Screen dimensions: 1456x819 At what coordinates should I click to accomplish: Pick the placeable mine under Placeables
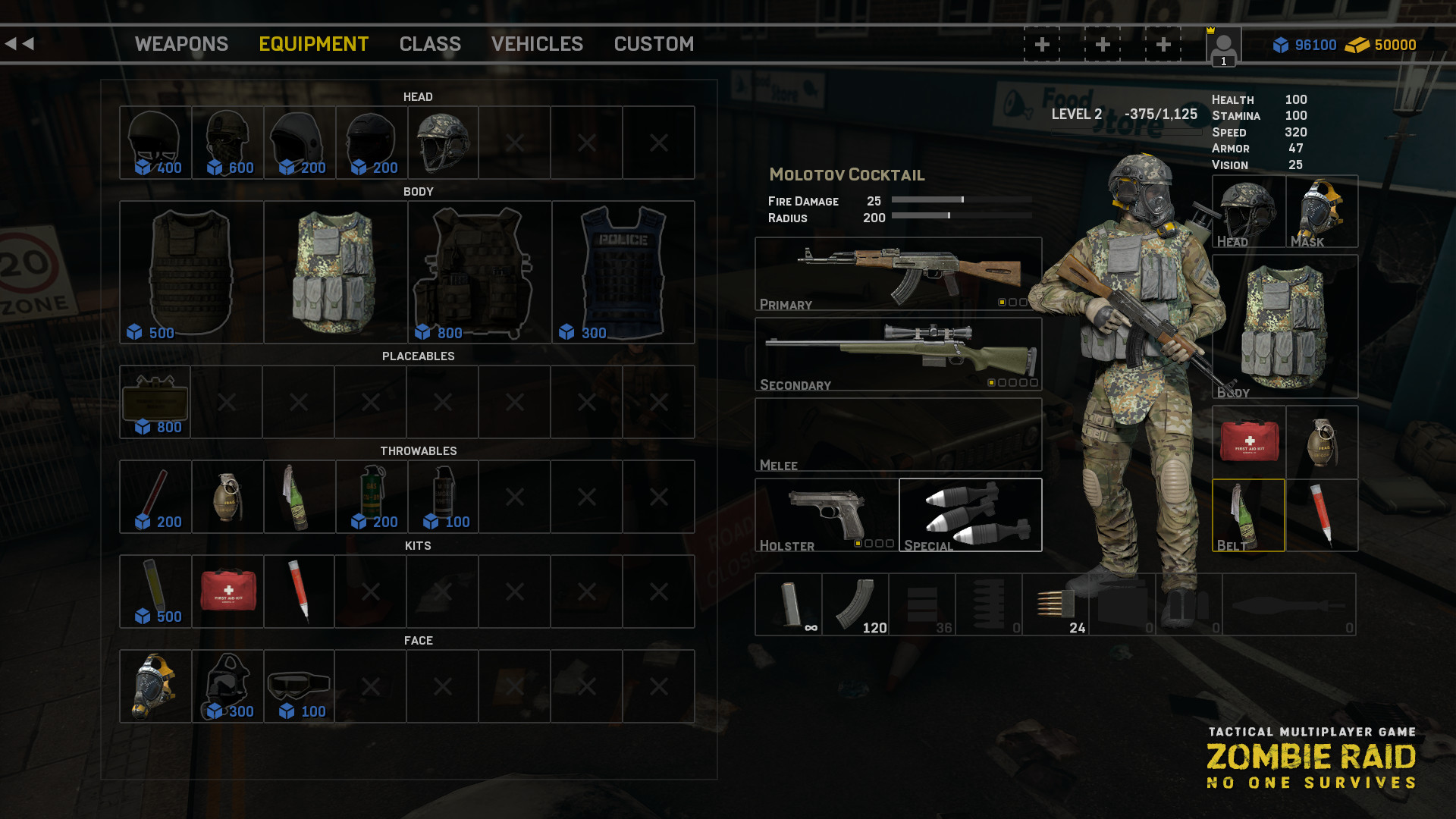[x=154, y=398]
